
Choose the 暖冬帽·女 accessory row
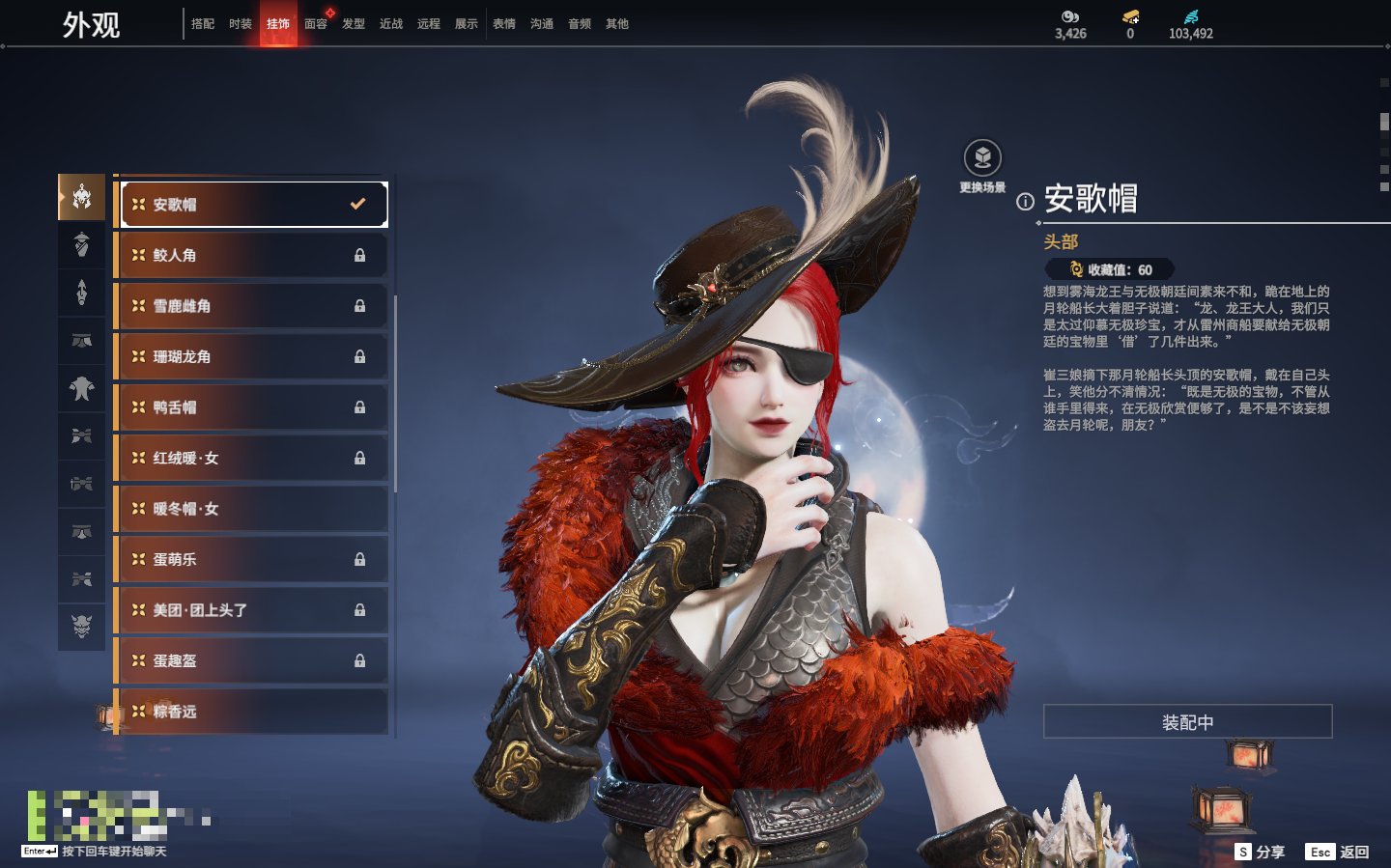(x=251, y=509)
